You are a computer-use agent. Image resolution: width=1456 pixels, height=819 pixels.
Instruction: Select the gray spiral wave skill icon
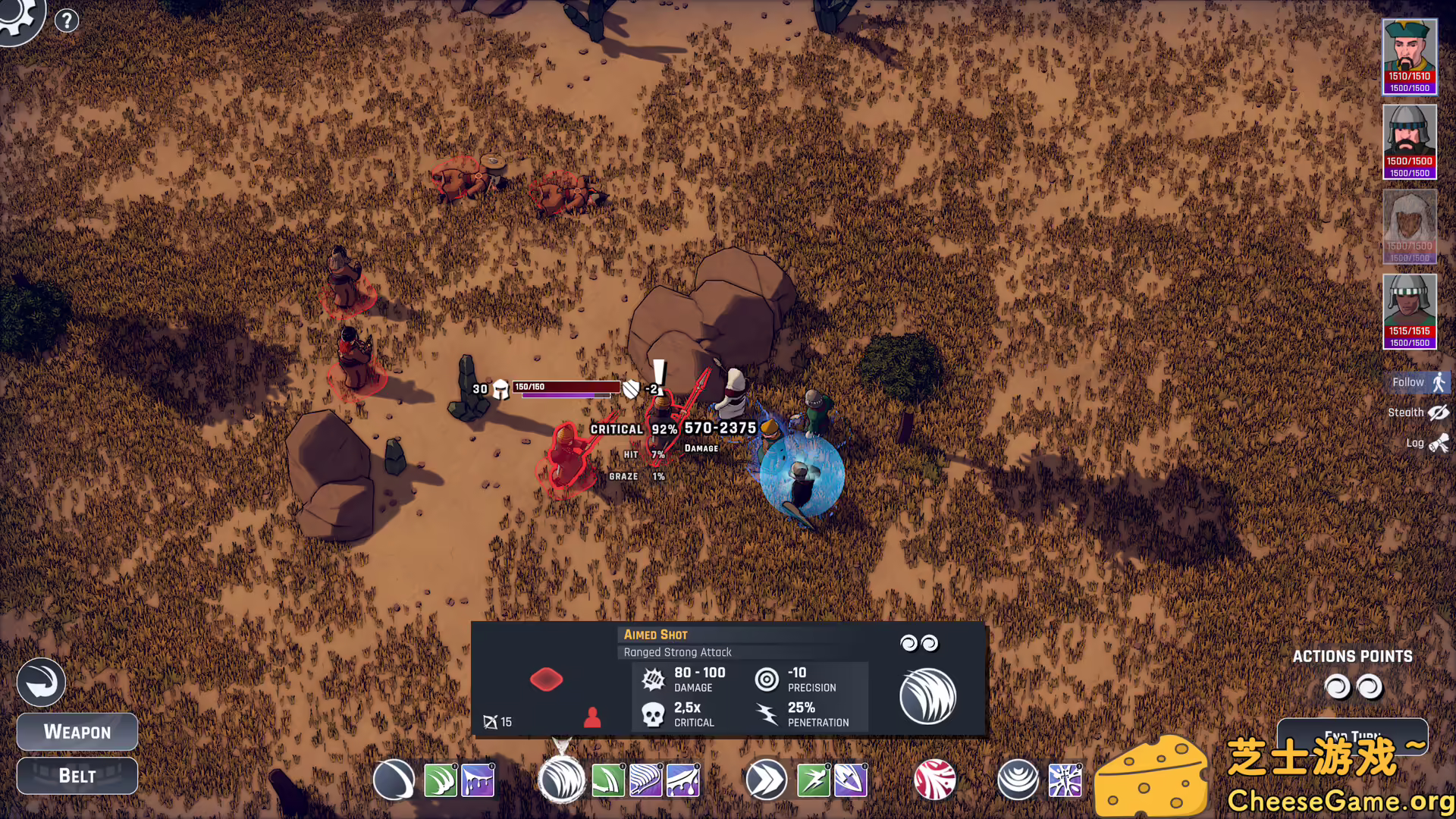pos(1018,780)
